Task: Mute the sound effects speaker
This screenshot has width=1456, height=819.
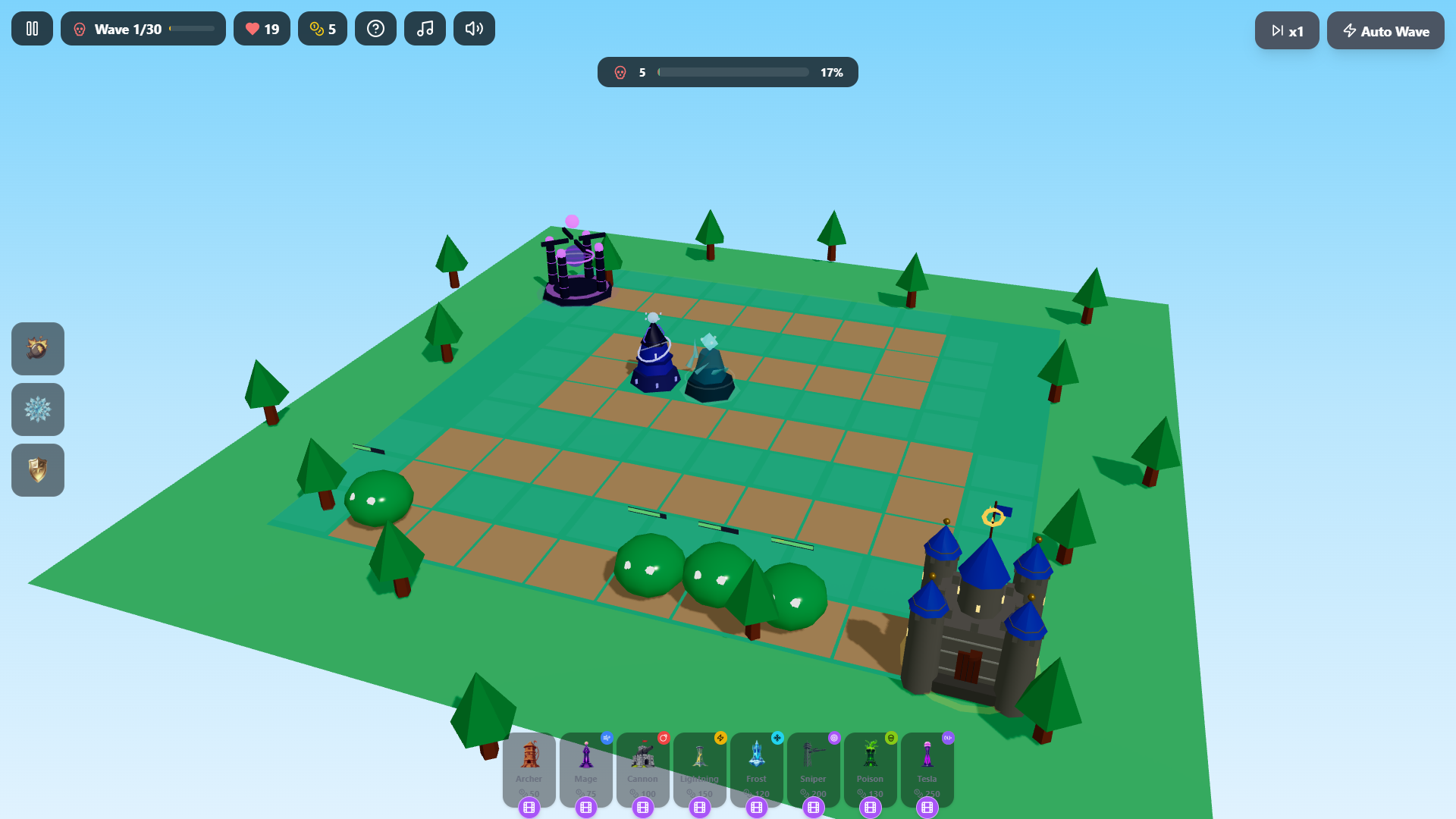Action: [474, 28]
